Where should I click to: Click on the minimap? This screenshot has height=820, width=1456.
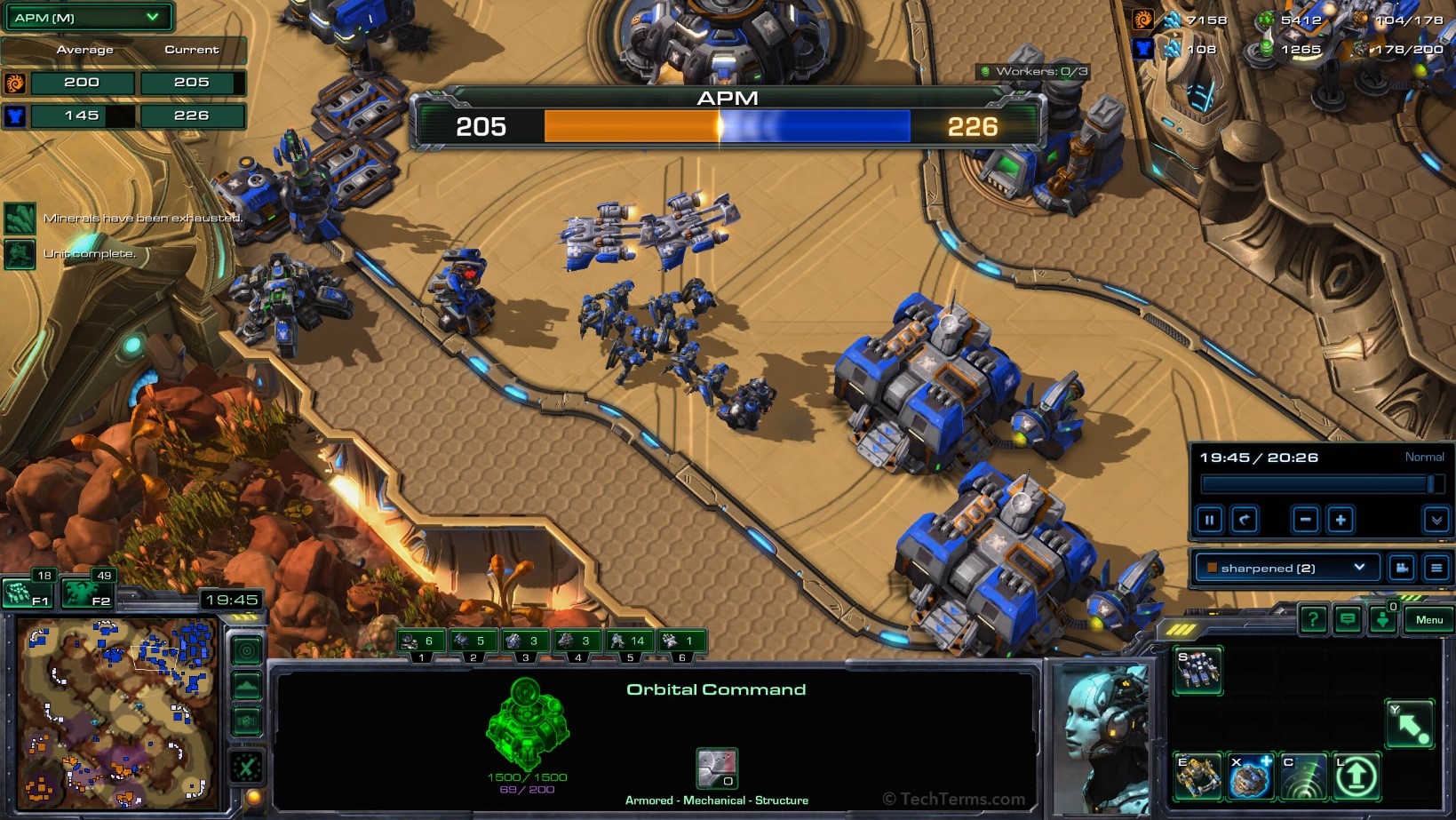pyautogui.click(x=117, y=711)
